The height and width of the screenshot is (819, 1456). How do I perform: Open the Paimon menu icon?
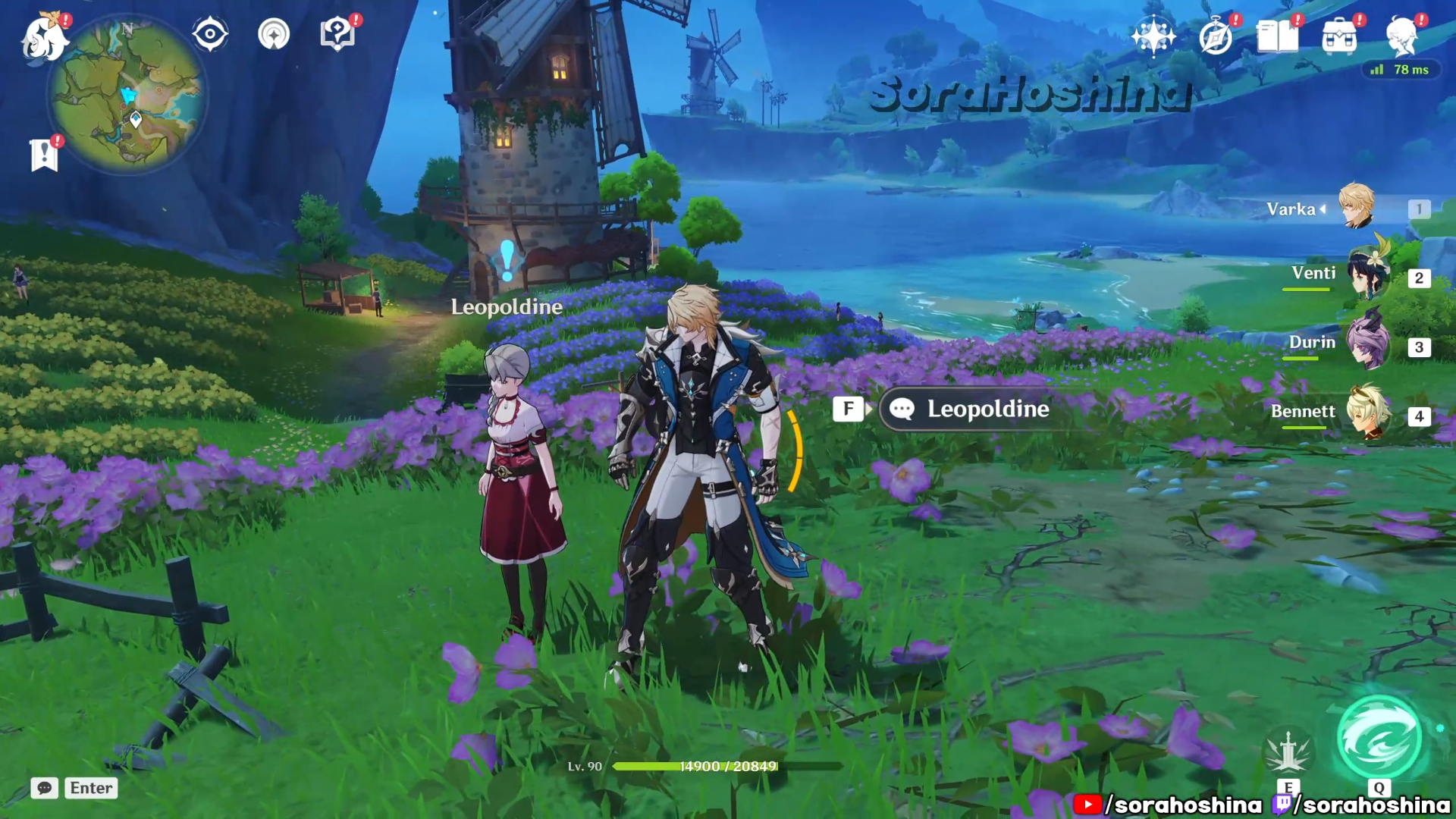(x=44, y=38)
